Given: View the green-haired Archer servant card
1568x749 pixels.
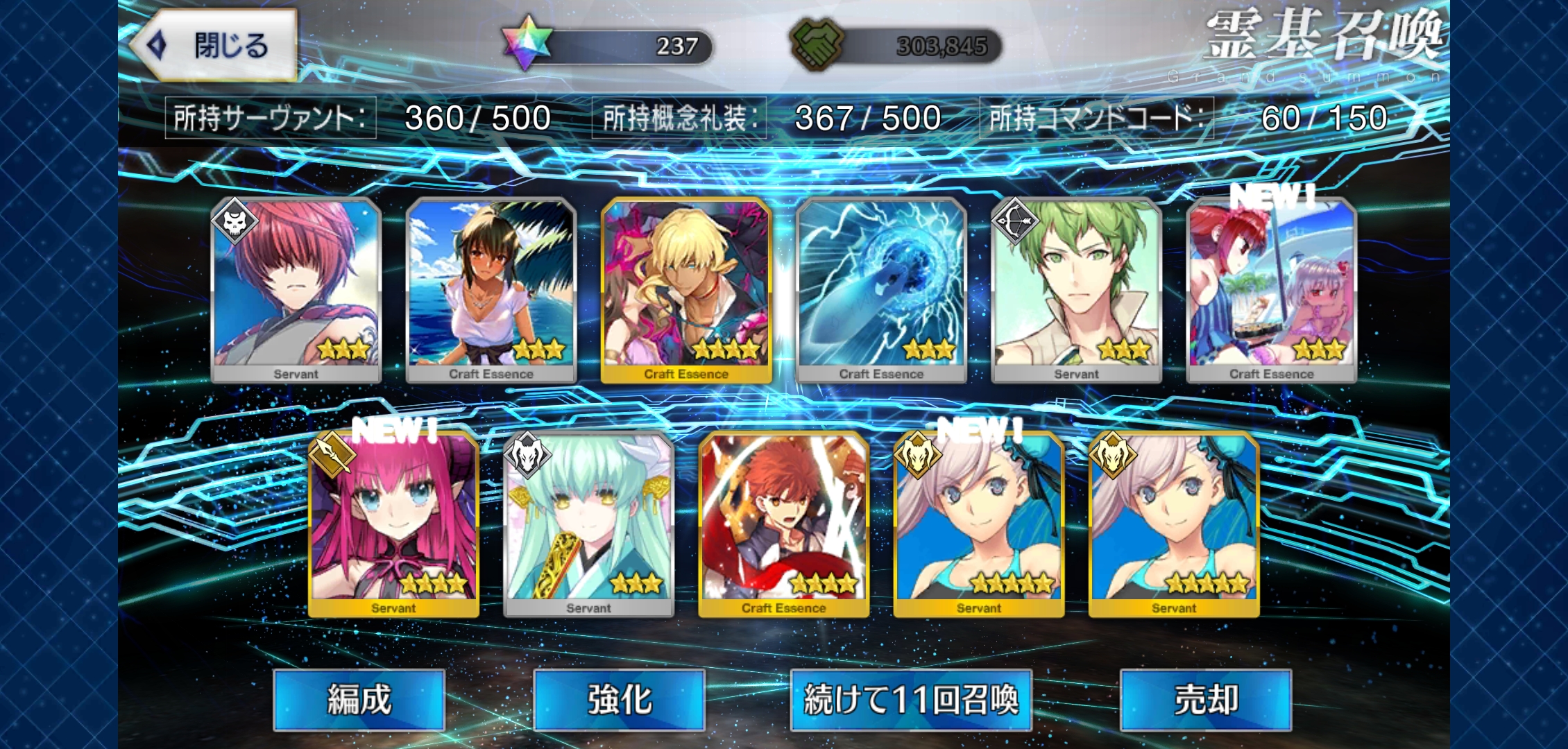Looking at the screenshot, I should [x=1076, y=290].
